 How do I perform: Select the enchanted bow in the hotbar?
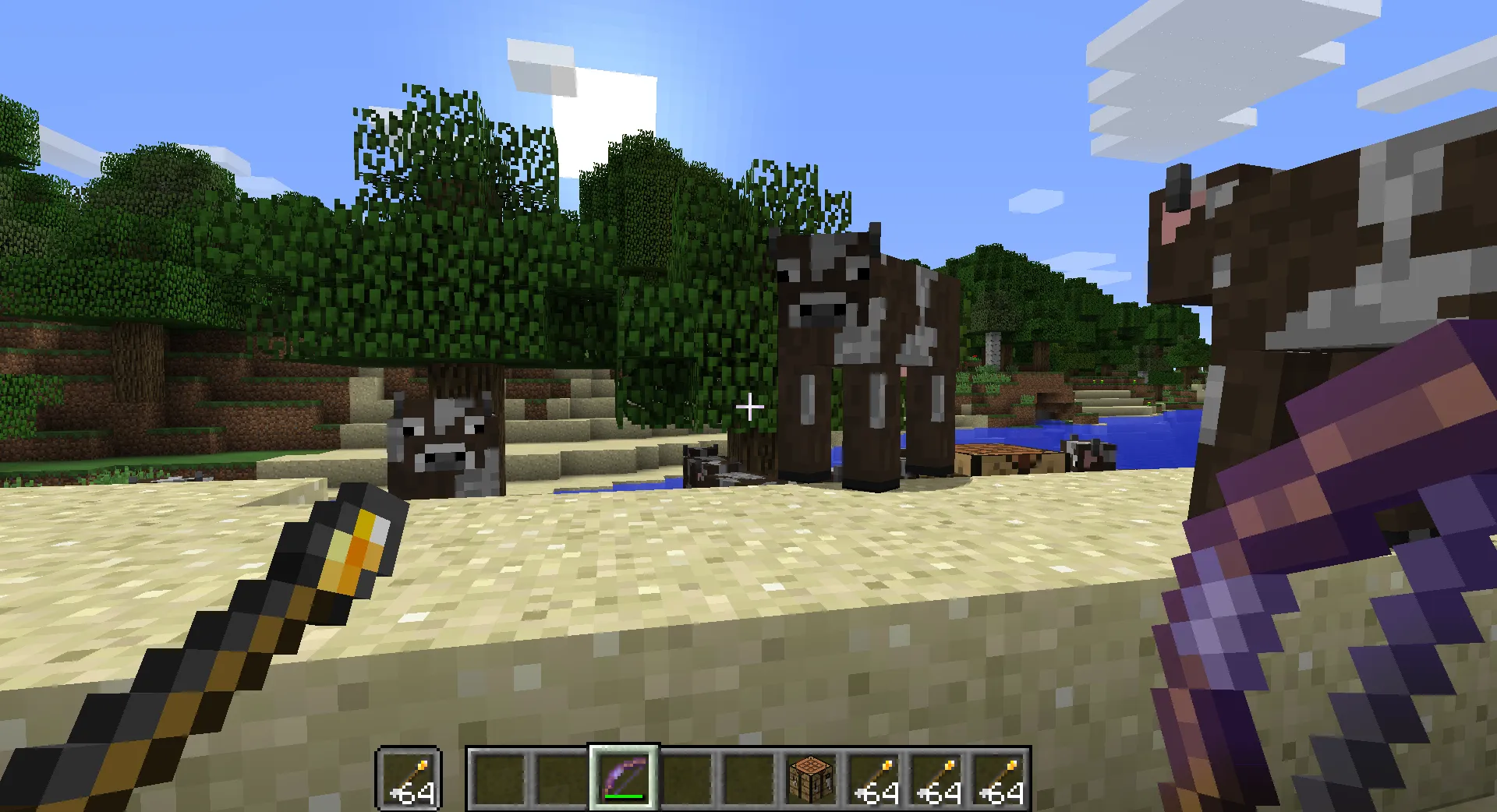tap(621, 778)
